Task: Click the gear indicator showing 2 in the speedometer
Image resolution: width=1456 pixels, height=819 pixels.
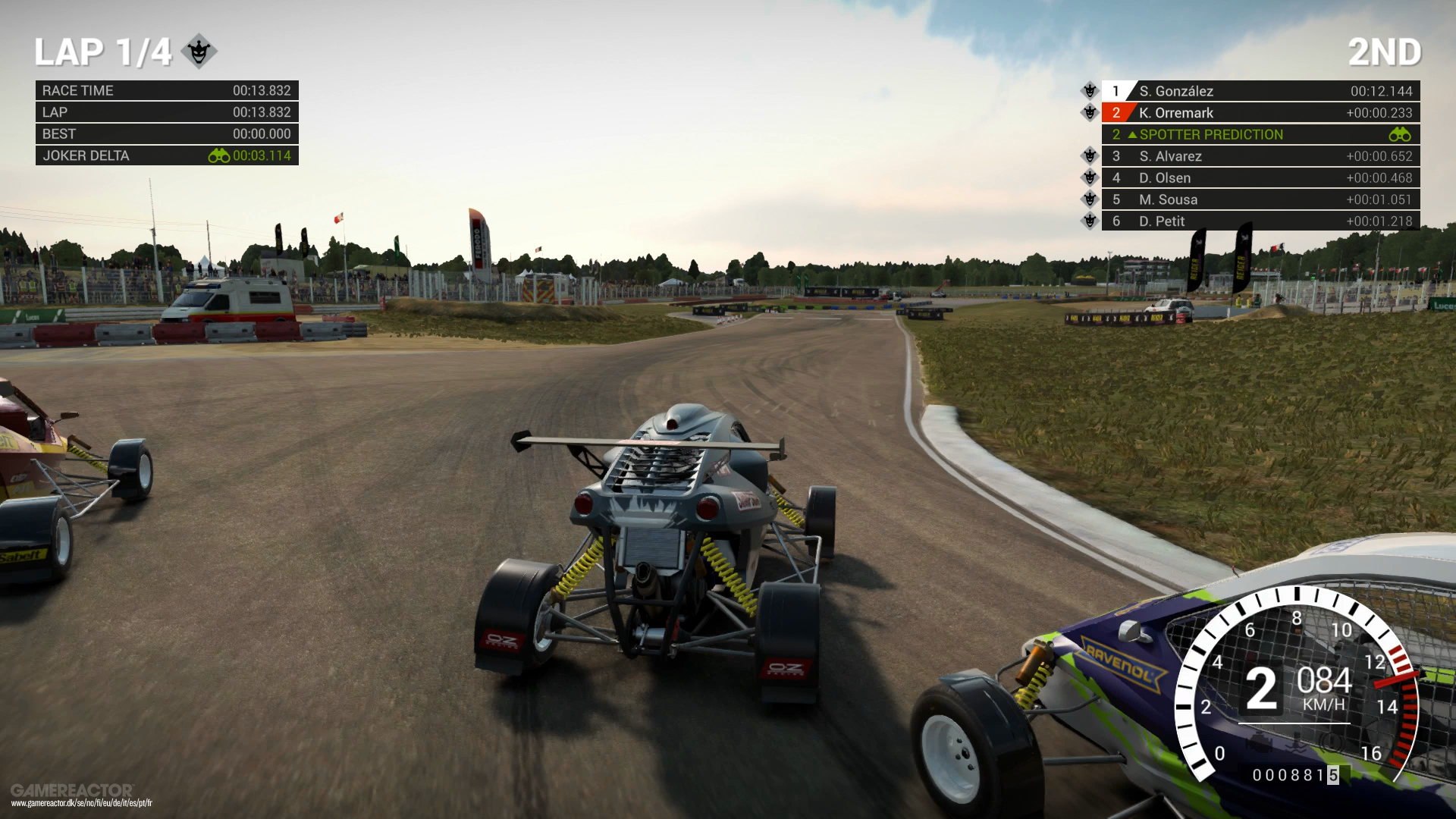Action: pyautogui.click(x=1262, y=691)
